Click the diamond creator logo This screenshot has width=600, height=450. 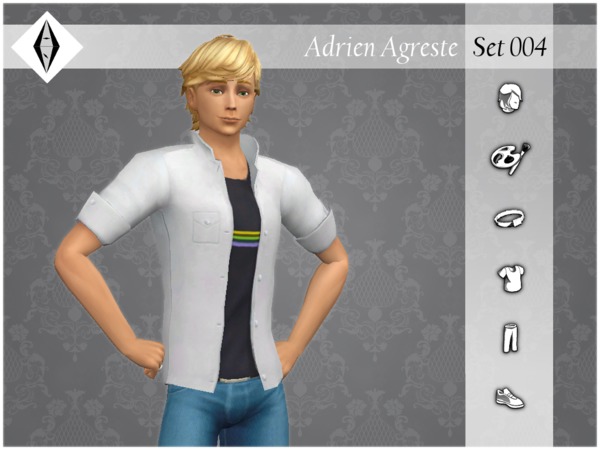pos(46,46)
